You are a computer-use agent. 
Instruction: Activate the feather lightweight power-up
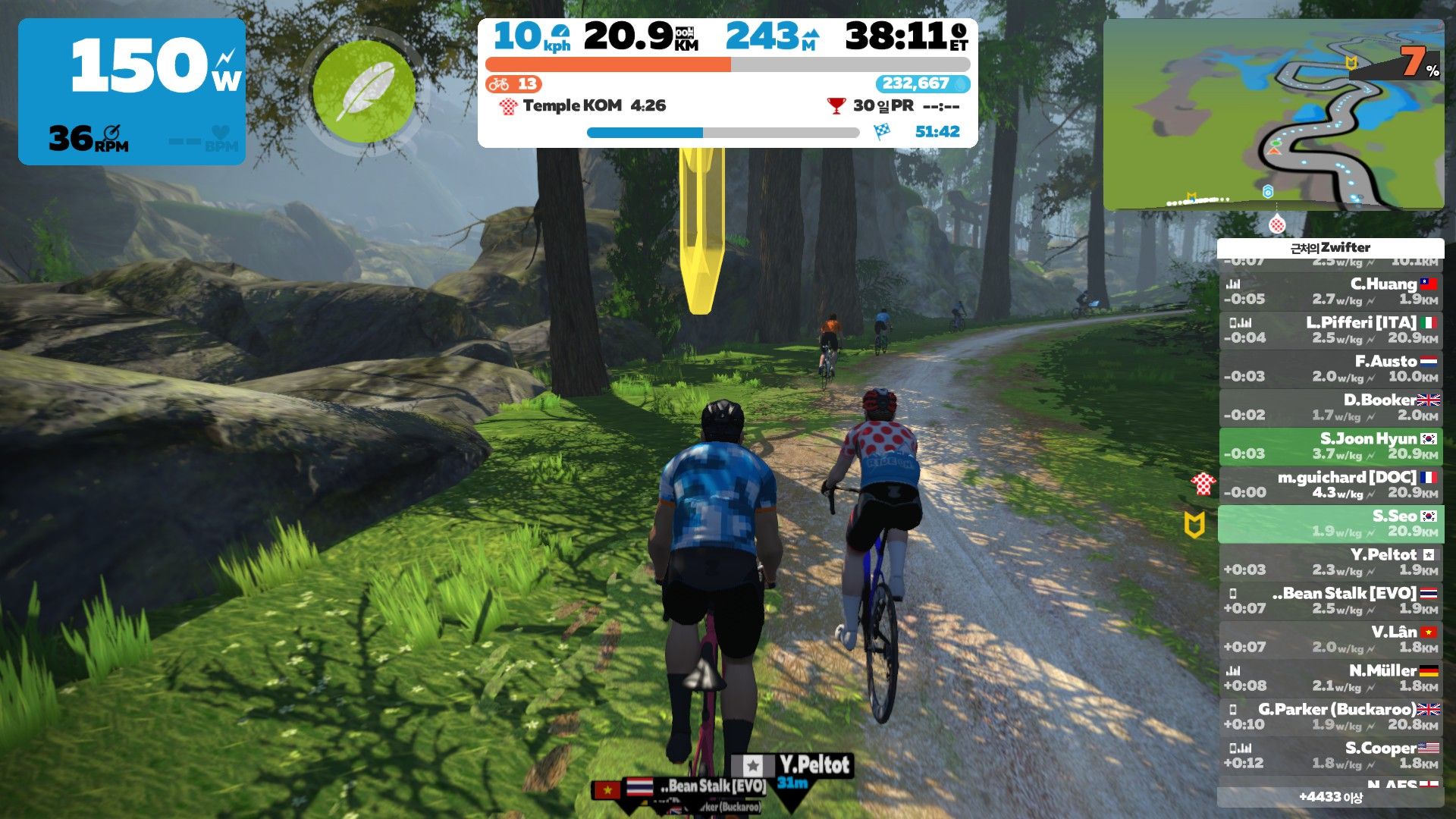click(364, 91)
